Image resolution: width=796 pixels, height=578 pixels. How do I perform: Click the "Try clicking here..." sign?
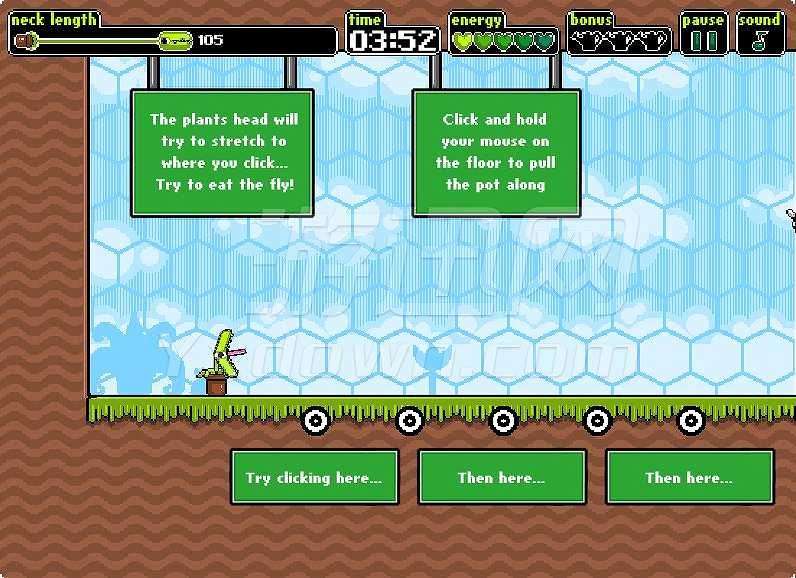(314, 478)
